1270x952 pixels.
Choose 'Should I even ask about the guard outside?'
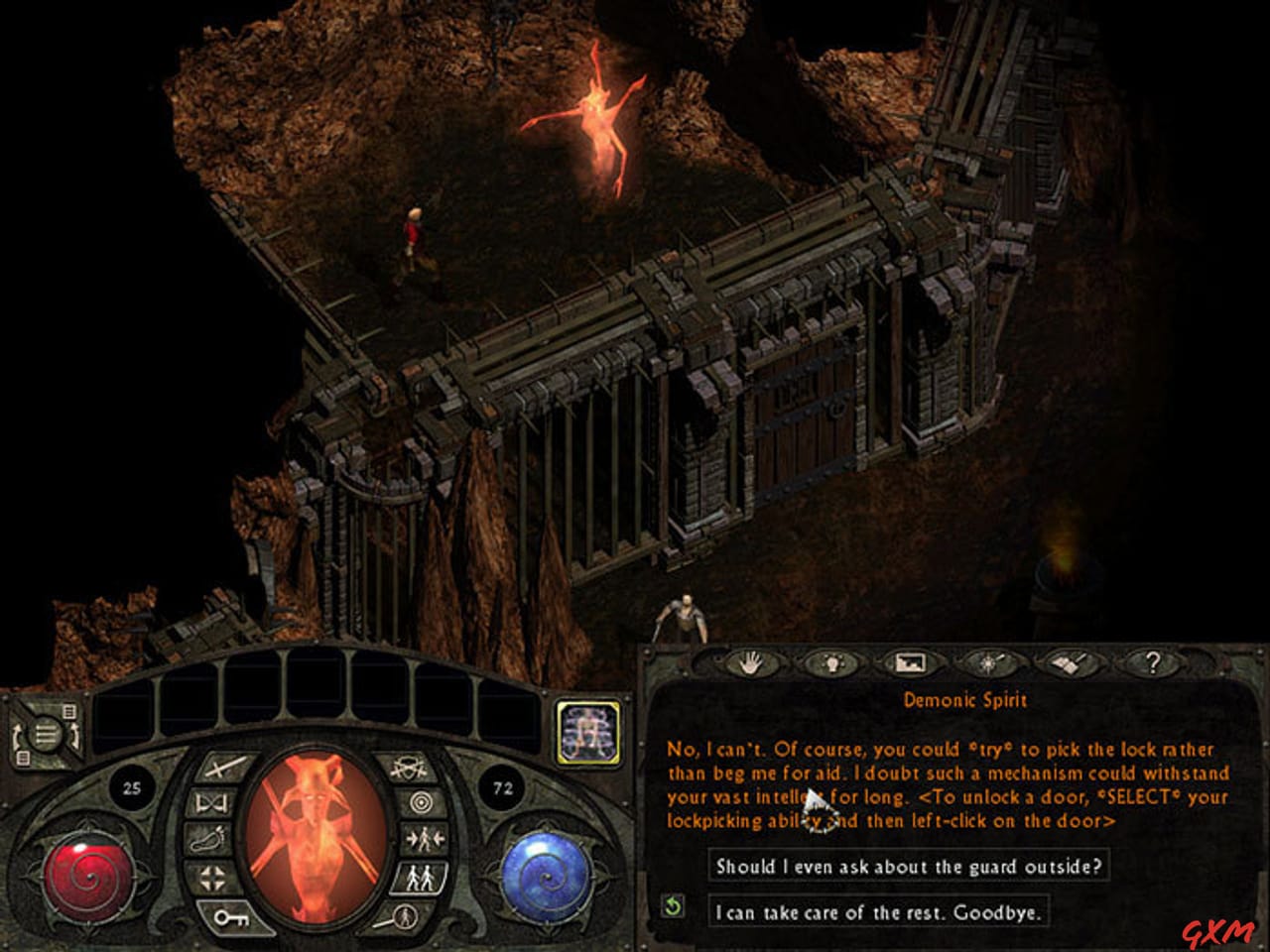pyautogui.click(x=908, y=865)
